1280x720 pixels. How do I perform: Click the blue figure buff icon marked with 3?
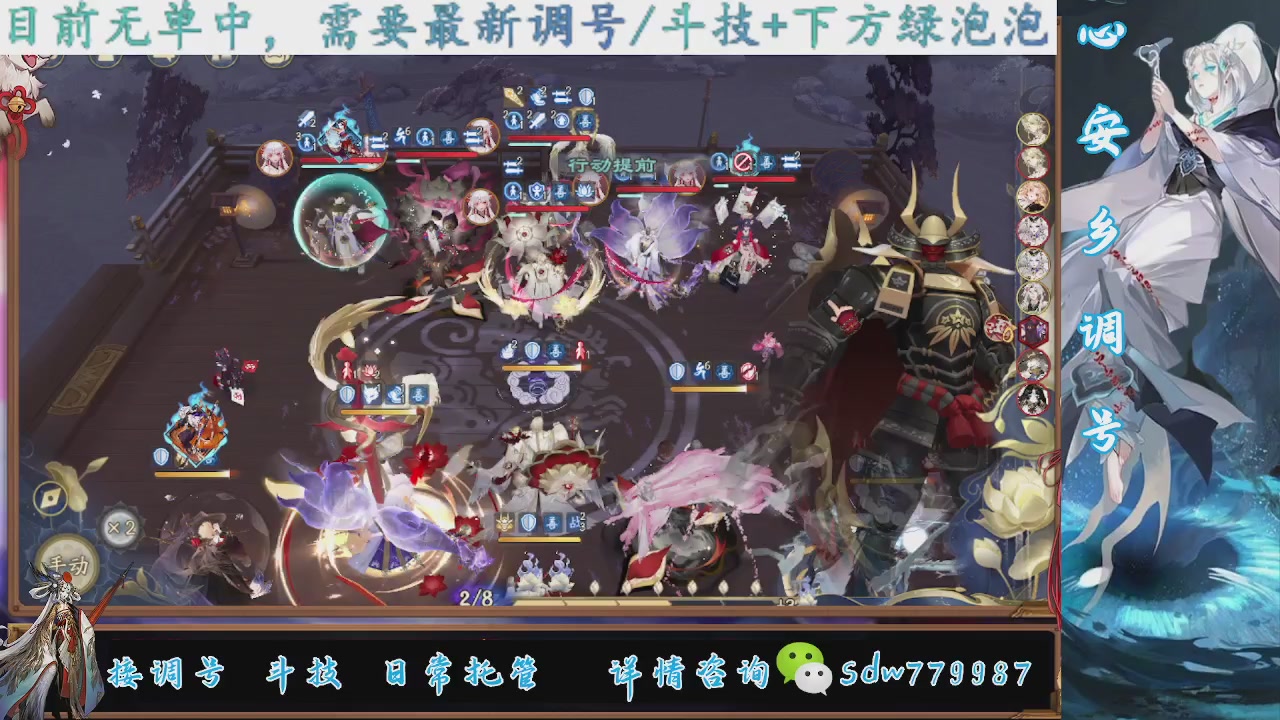[307, 141]
